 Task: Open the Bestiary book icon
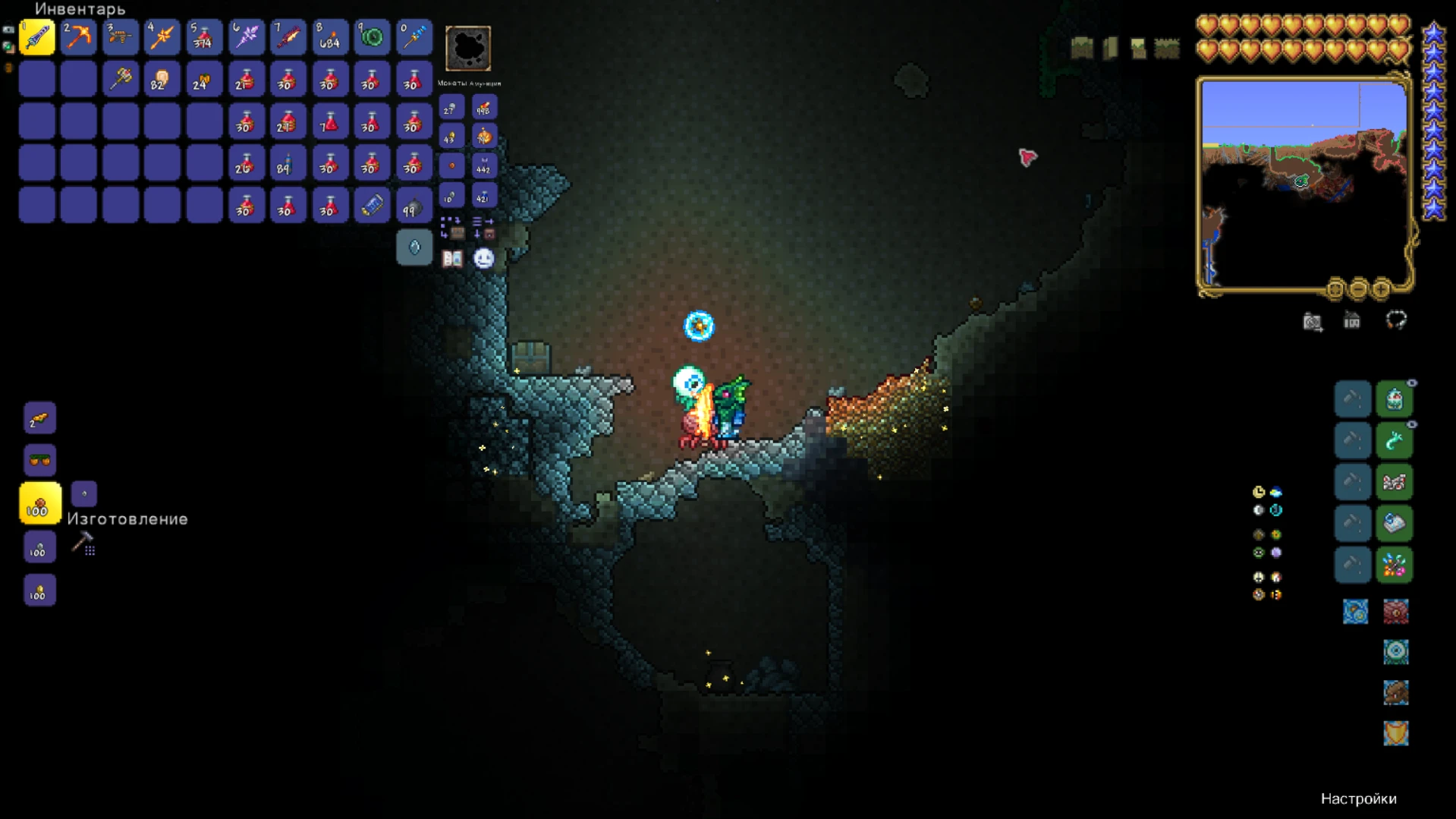pyautogui.click(x=452, y=259)
